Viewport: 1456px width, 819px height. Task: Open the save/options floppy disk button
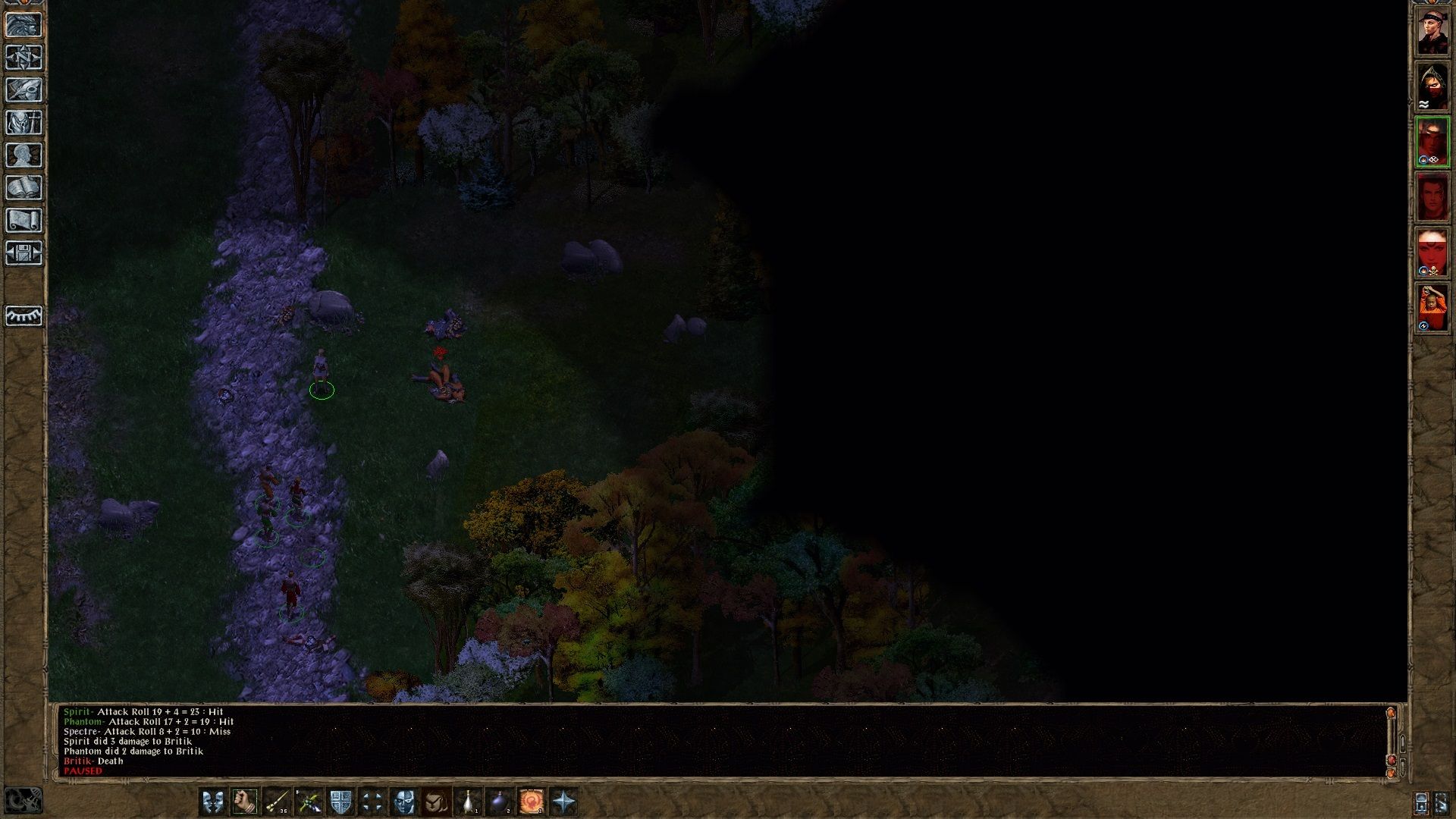(x=24, y=253)
